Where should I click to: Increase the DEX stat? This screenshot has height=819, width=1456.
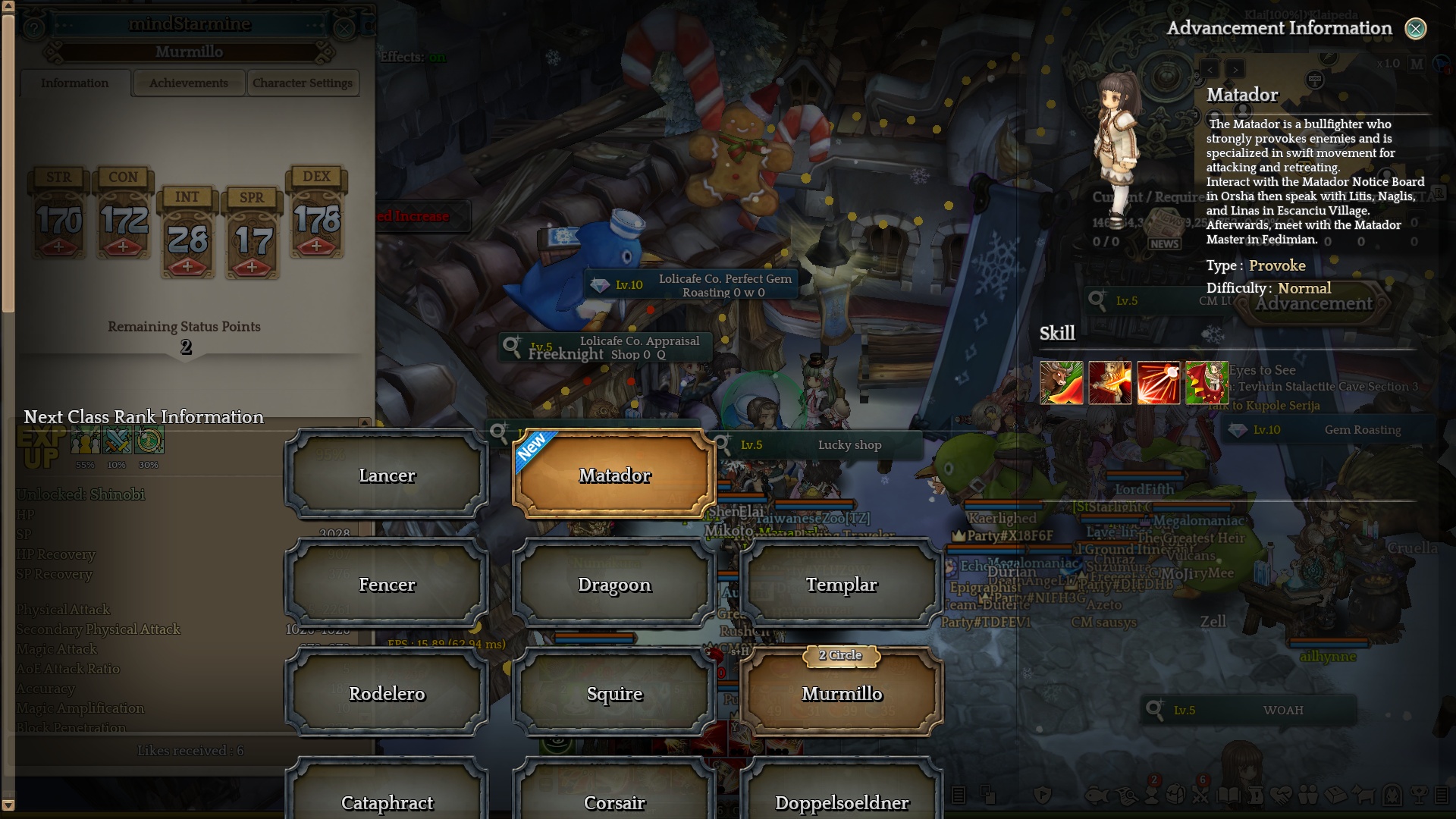[317, 246]
